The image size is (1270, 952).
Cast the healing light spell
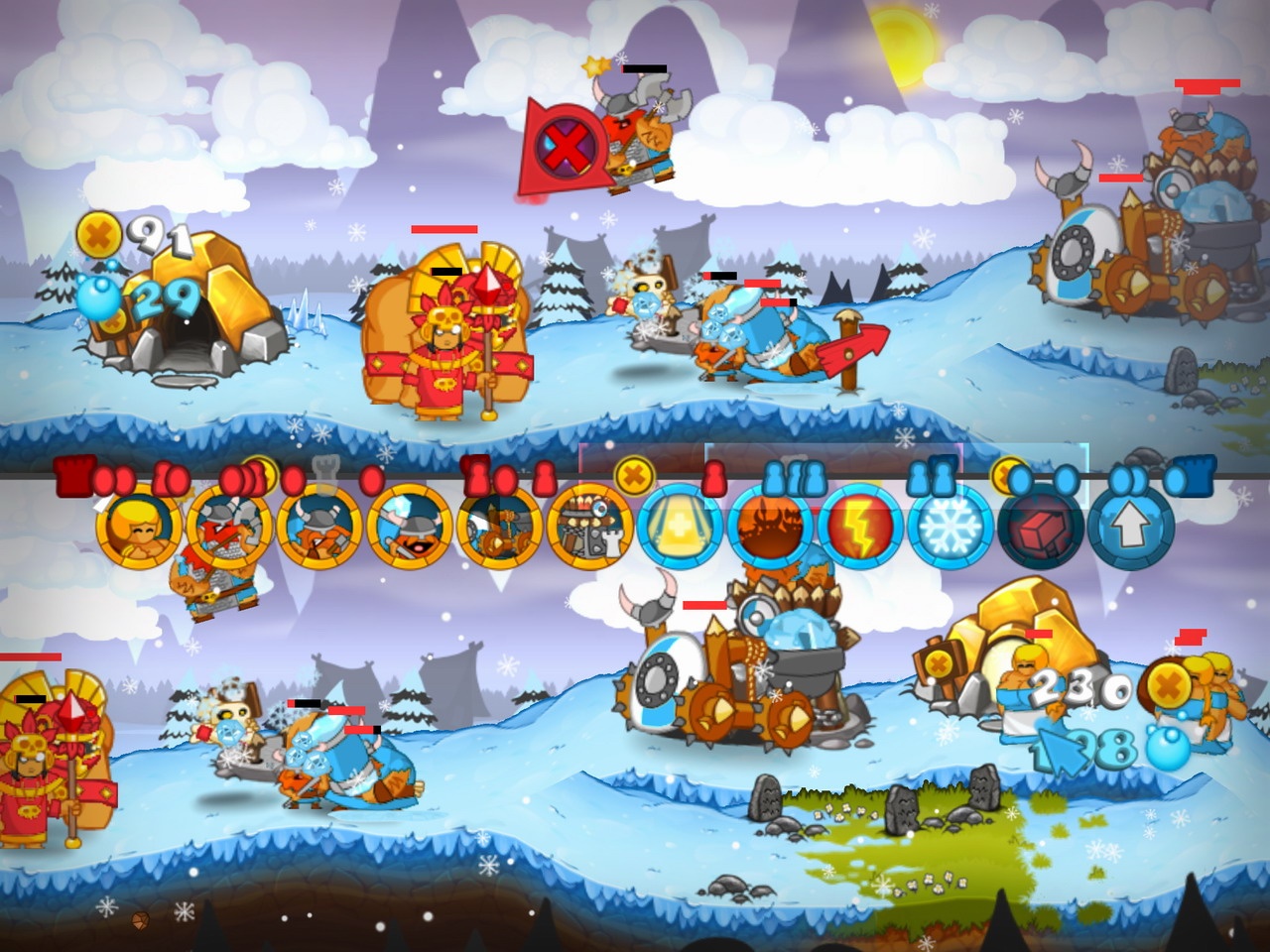681,528
